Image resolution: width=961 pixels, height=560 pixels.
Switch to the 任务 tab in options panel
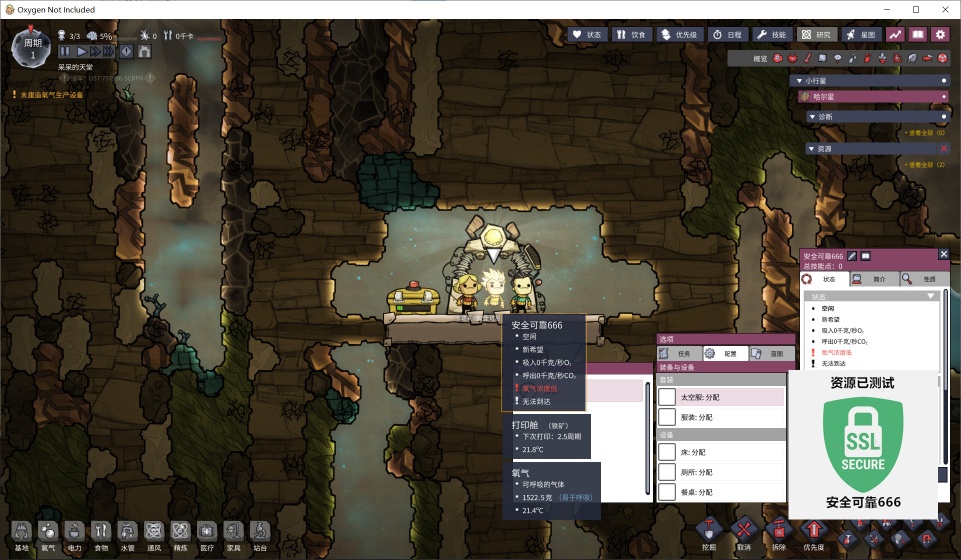[678, 353]
